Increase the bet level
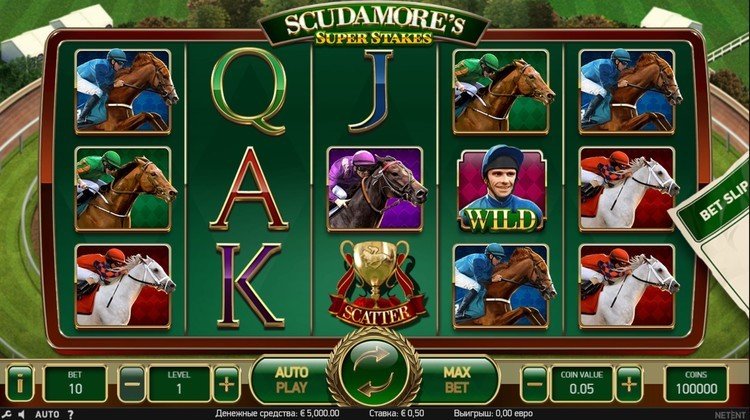750x420 pixels. (x=228, y=383)
